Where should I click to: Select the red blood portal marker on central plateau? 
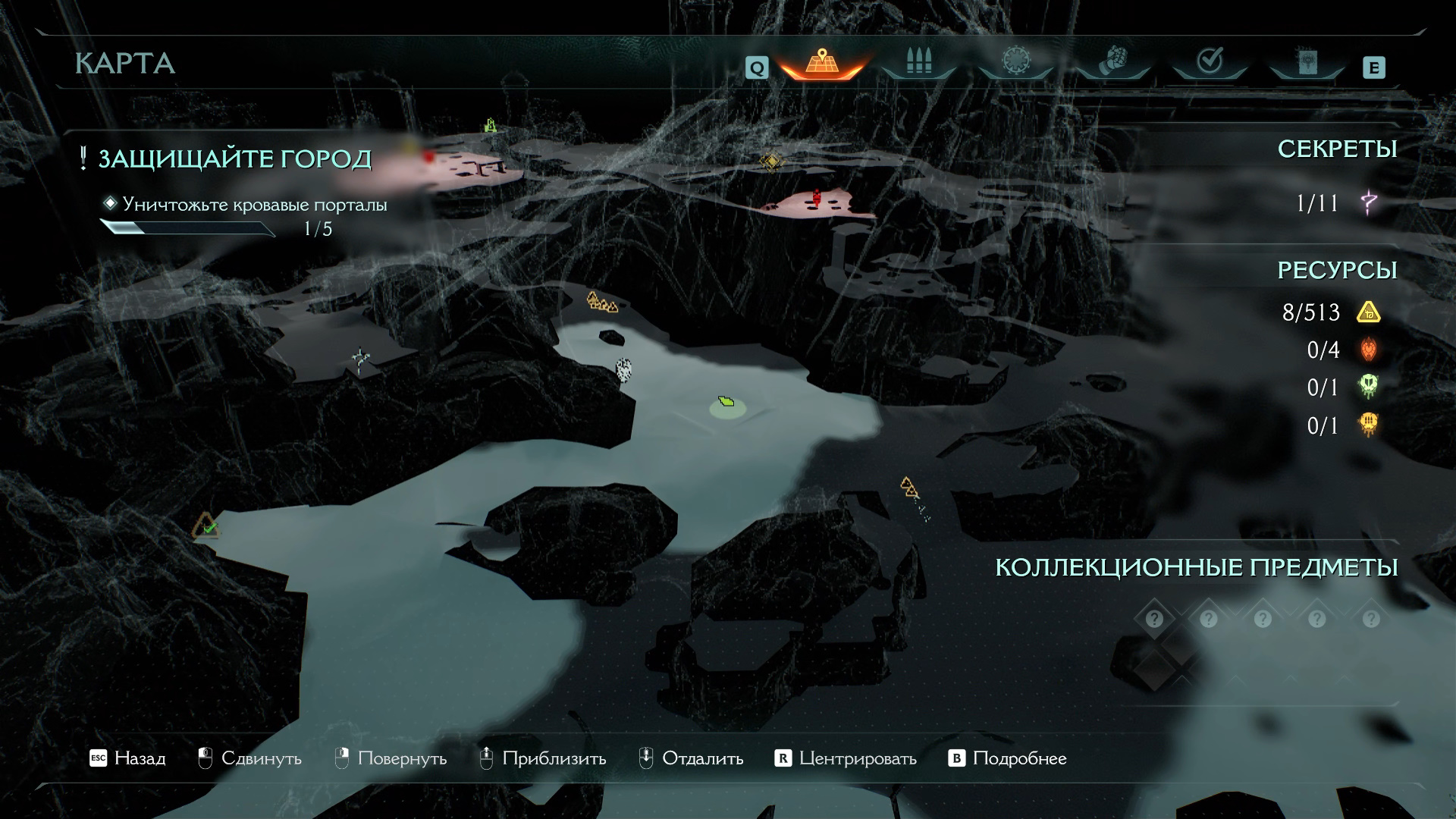click(817, 197)
